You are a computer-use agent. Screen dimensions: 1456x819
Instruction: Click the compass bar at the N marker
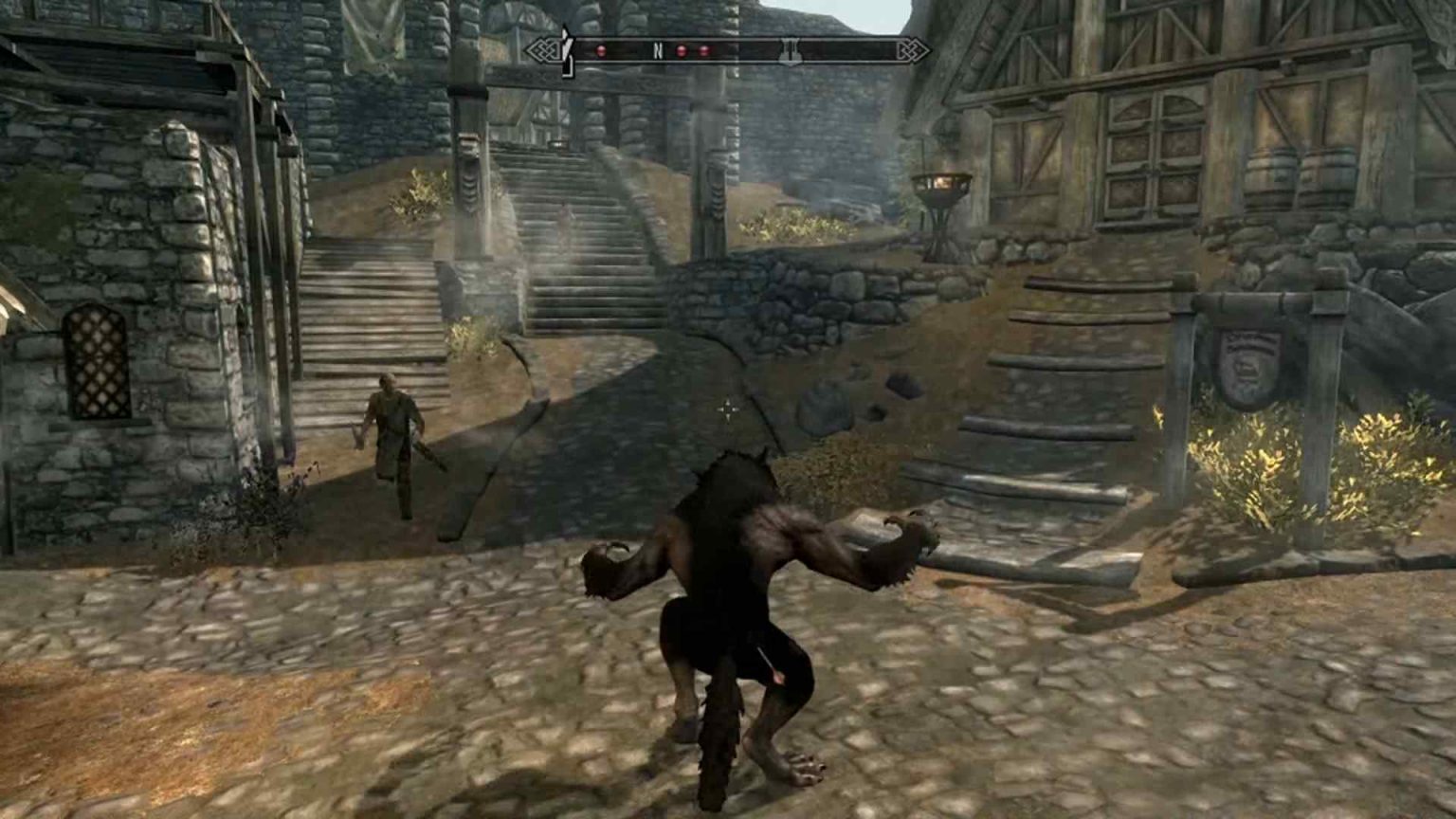click(657, 51)
